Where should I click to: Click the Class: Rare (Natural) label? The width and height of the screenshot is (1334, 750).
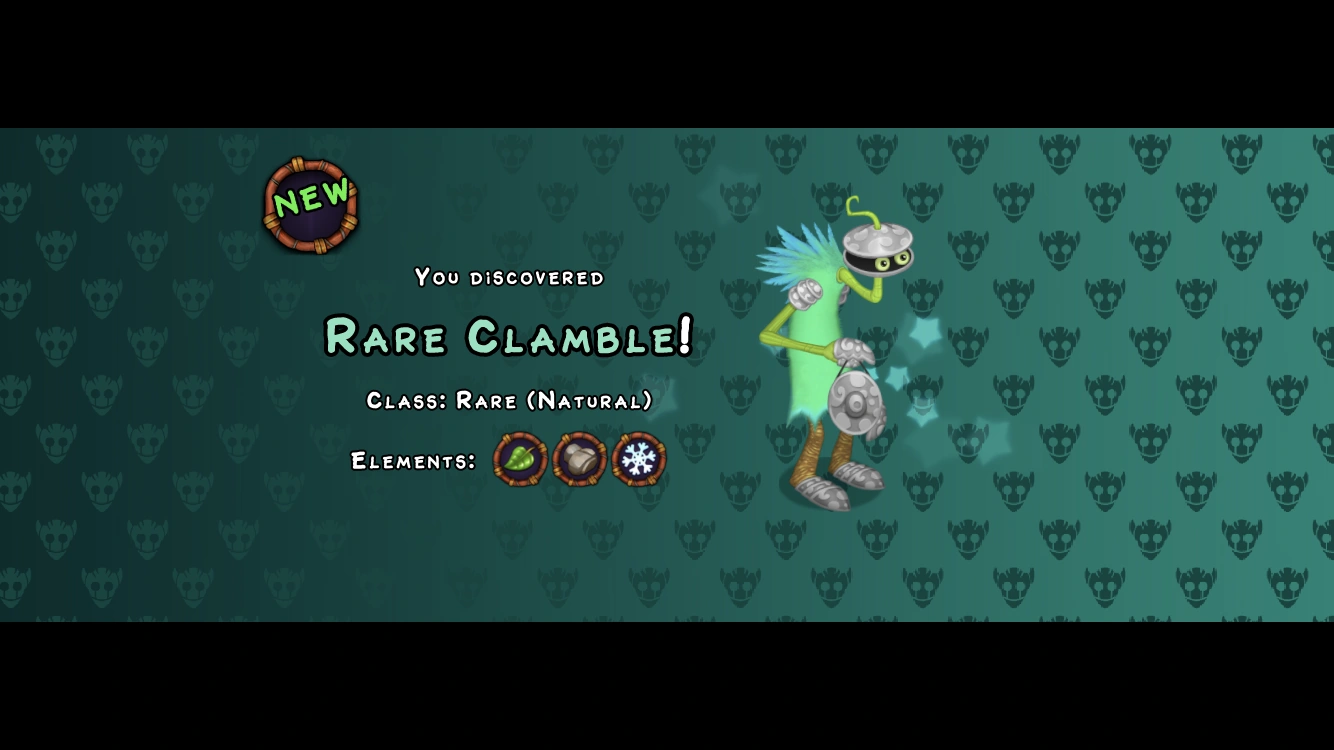pos(508,401)
